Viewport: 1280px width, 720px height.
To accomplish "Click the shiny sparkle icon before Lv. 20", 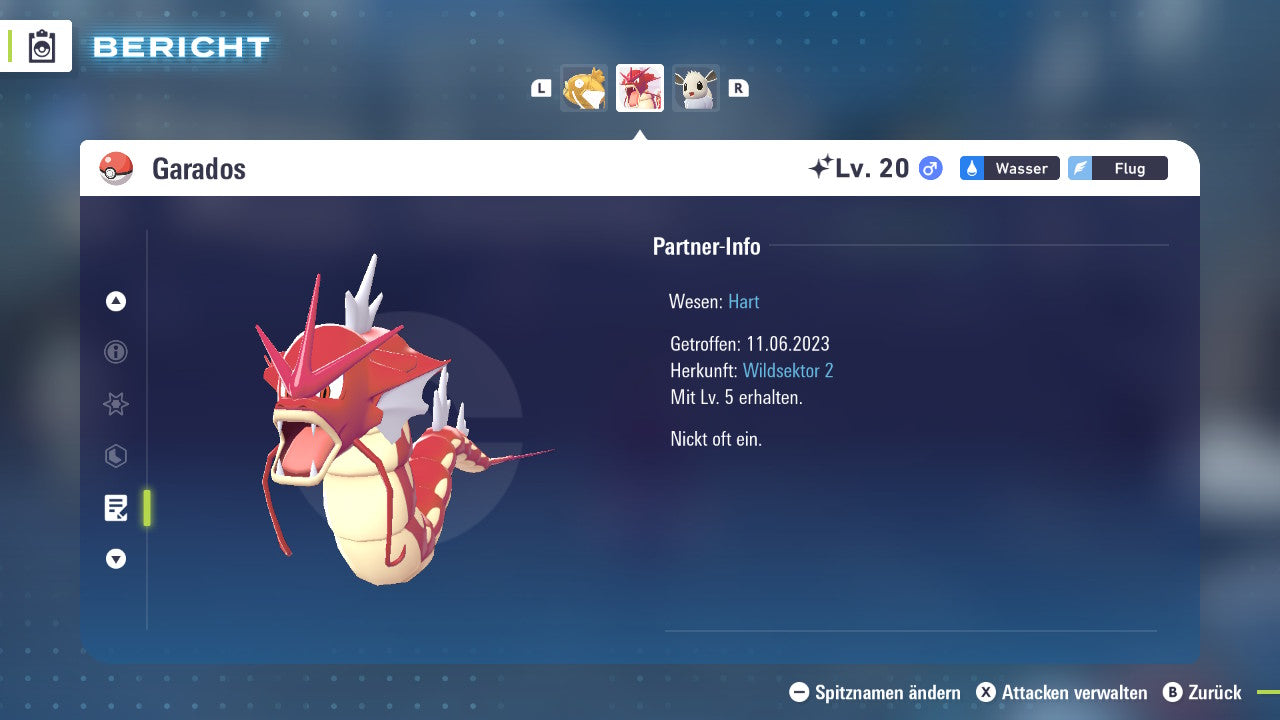I will [823, 166].
